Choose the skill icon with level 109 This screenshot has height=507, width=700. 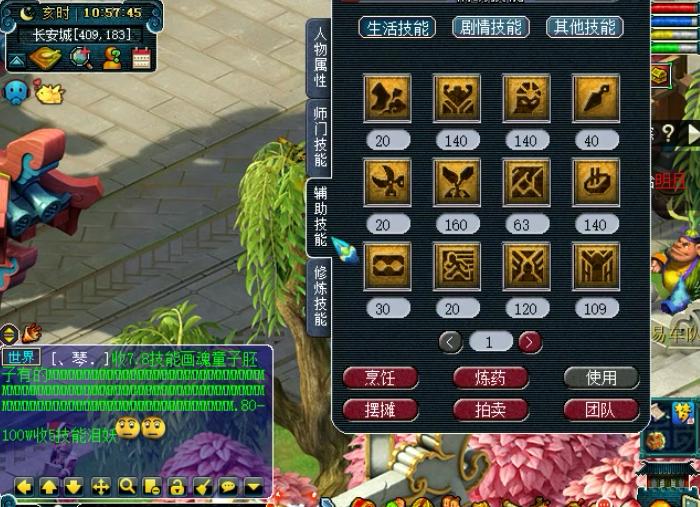coord(596,265)
